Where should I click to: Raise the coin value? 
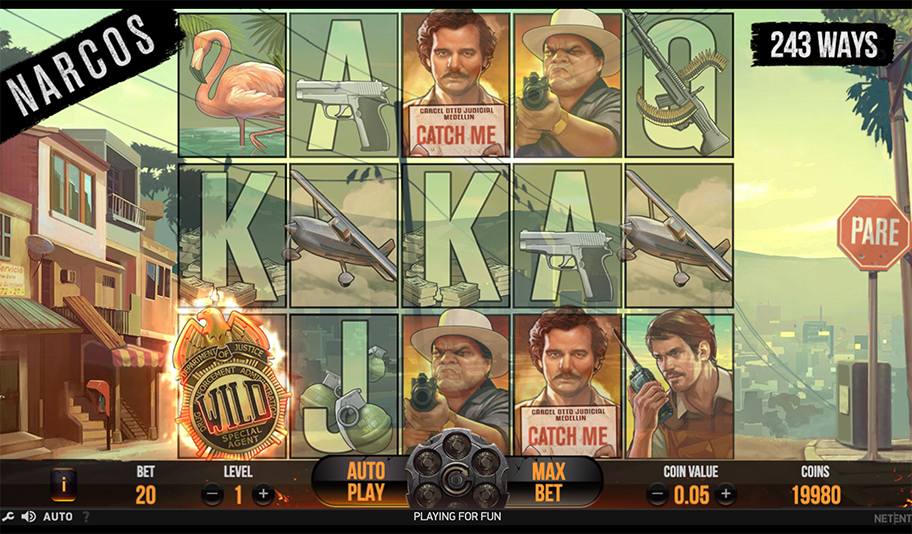point(726,493)
